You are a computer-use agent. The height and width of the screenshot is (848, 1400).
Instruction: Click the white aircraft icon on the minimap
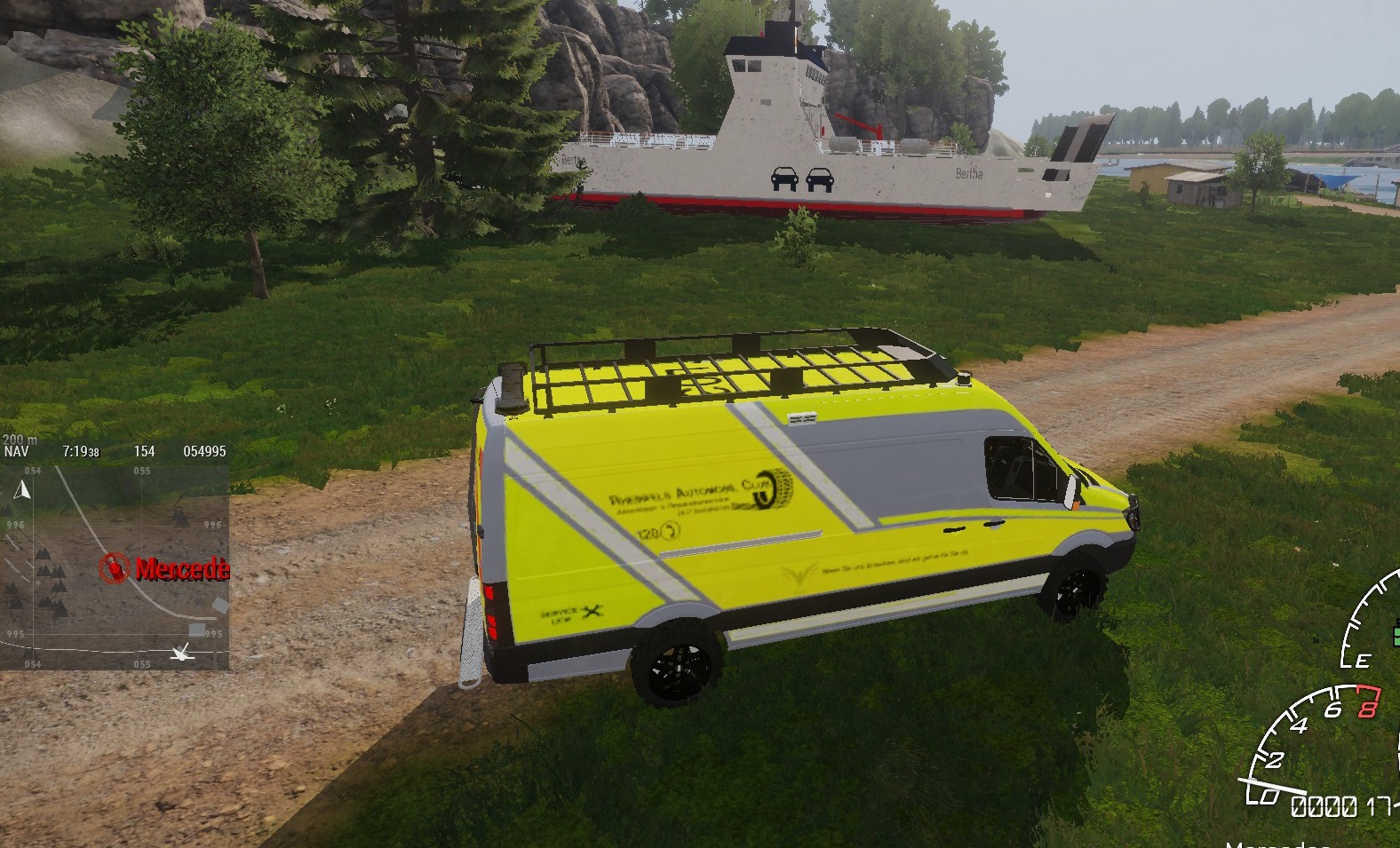[x=182, y=654]
